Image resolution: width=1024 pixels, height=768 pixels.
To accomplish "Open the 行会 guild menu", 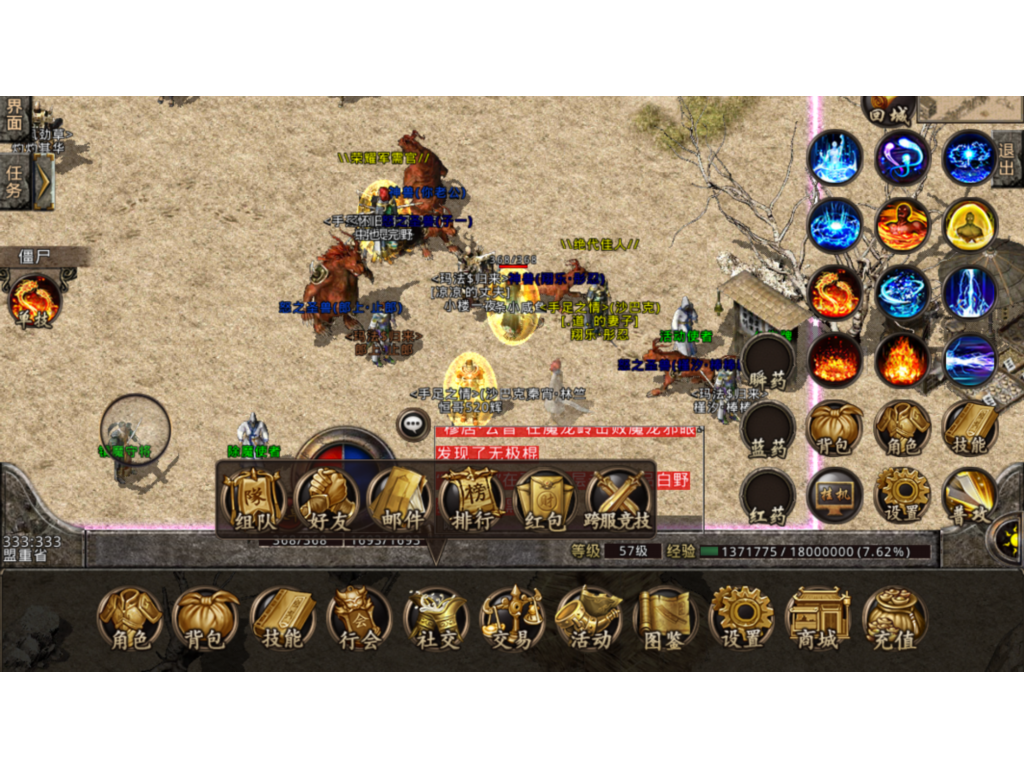I will (x=359, y=617).
